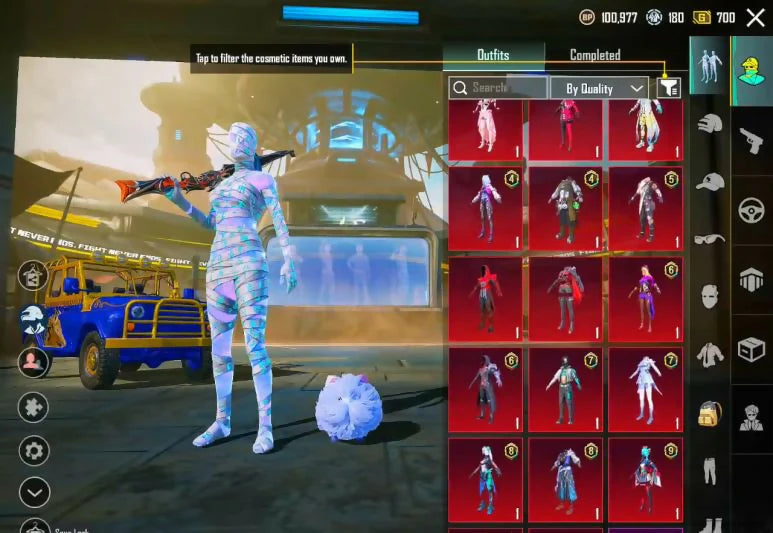Show the glasses category
The height and width of the screenshot is (533, 773).
[708, 238]
